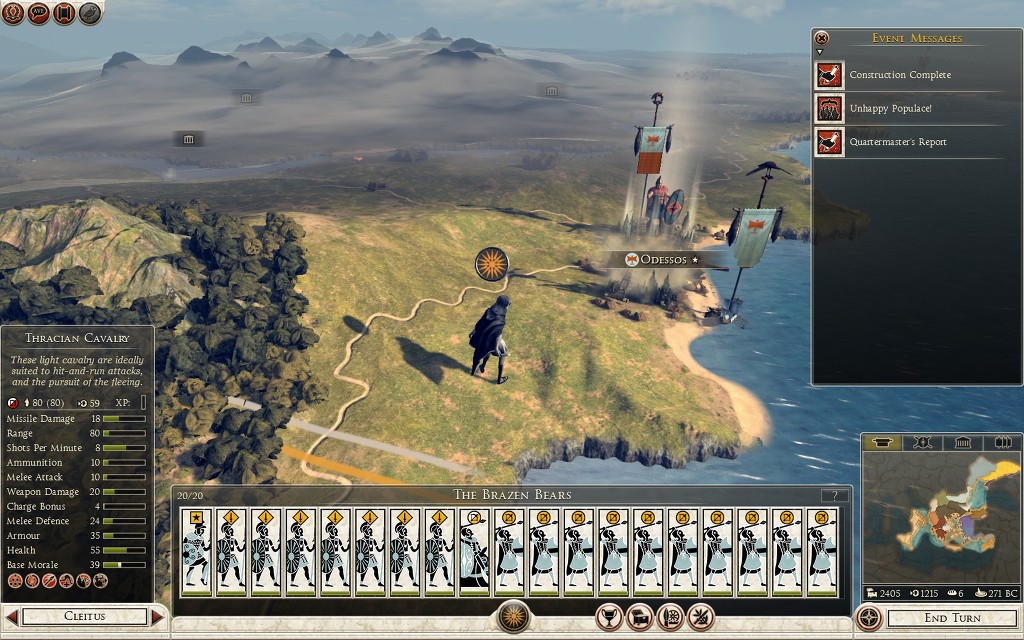Viewport: 1024px width, 640px height.
Task: Switch to the temple building minimap tab
Action: click(x=961, y=442)
